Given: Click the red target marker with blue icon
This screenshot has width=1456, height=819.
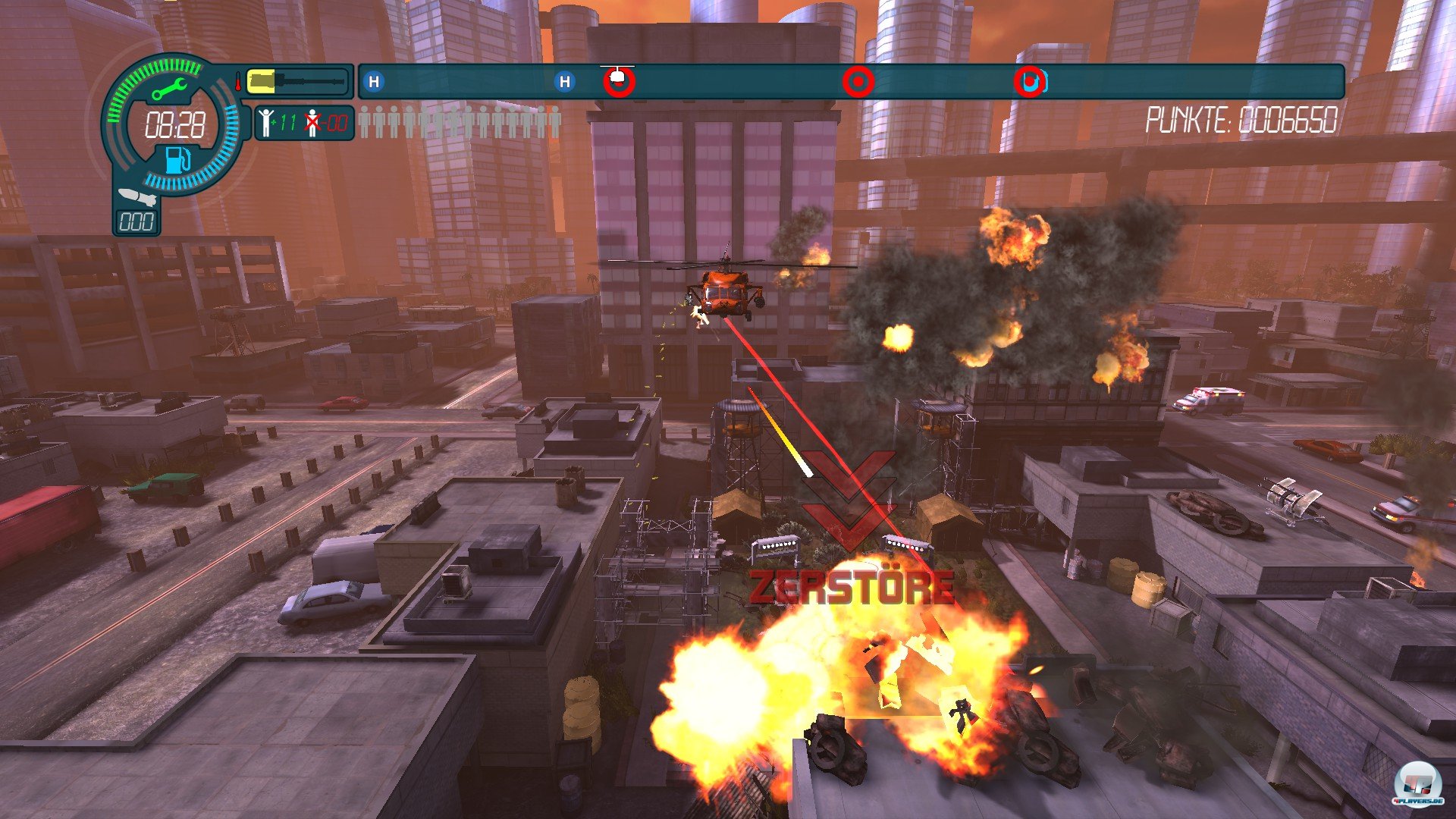Looking at the screenshot, I should coord(1029,81).
